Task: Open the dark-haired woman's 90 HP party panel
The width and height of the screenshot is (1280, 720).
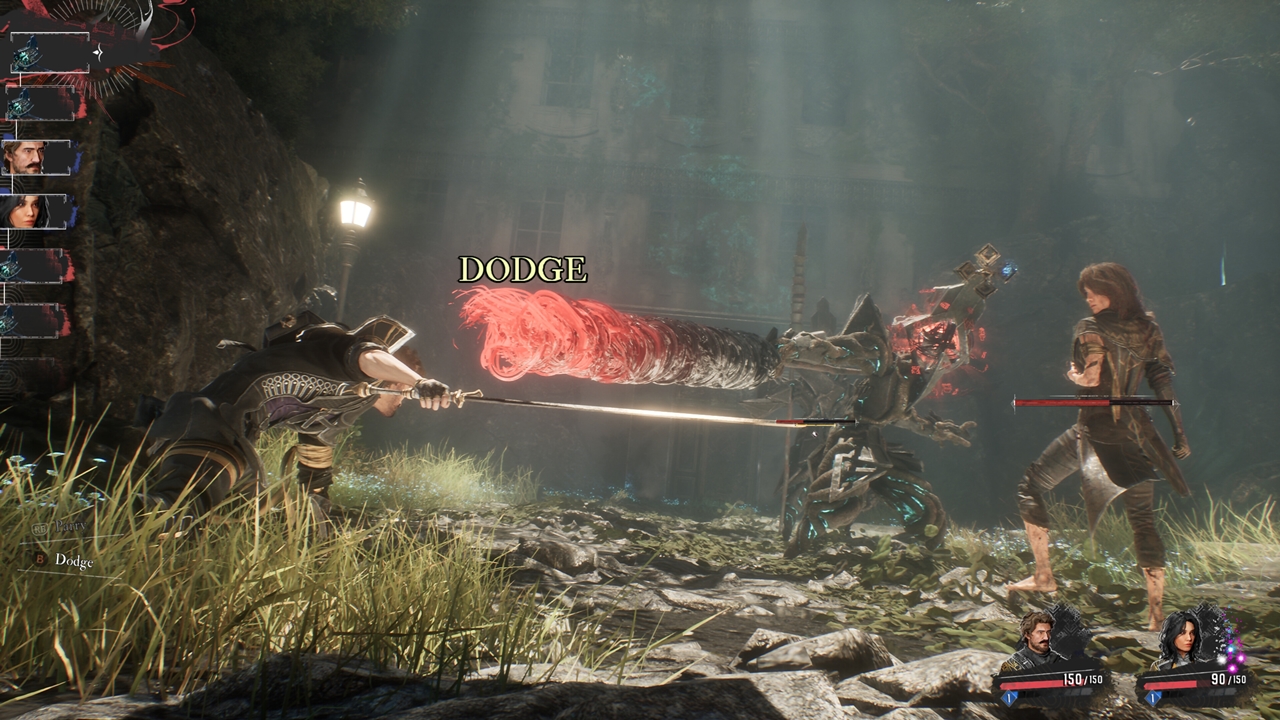Action: (x=1194, y=658)
